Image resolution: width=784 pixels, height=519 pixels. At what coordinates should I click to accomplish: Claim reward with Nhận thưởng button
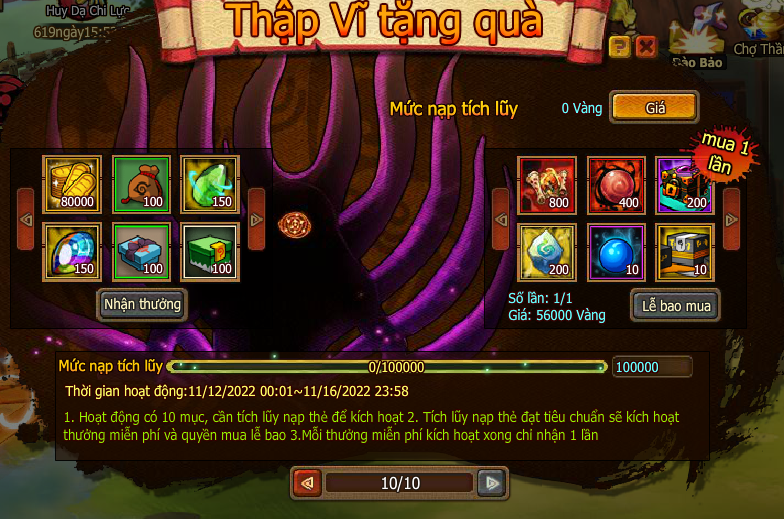(x=142, y=304)
